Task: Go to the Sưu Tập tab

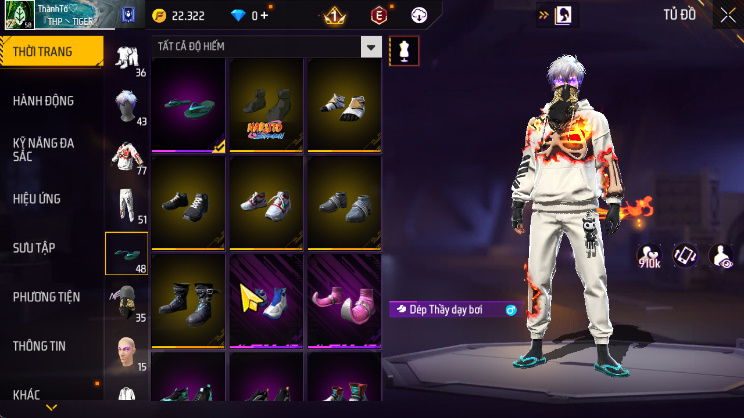Action: point(50,248)
